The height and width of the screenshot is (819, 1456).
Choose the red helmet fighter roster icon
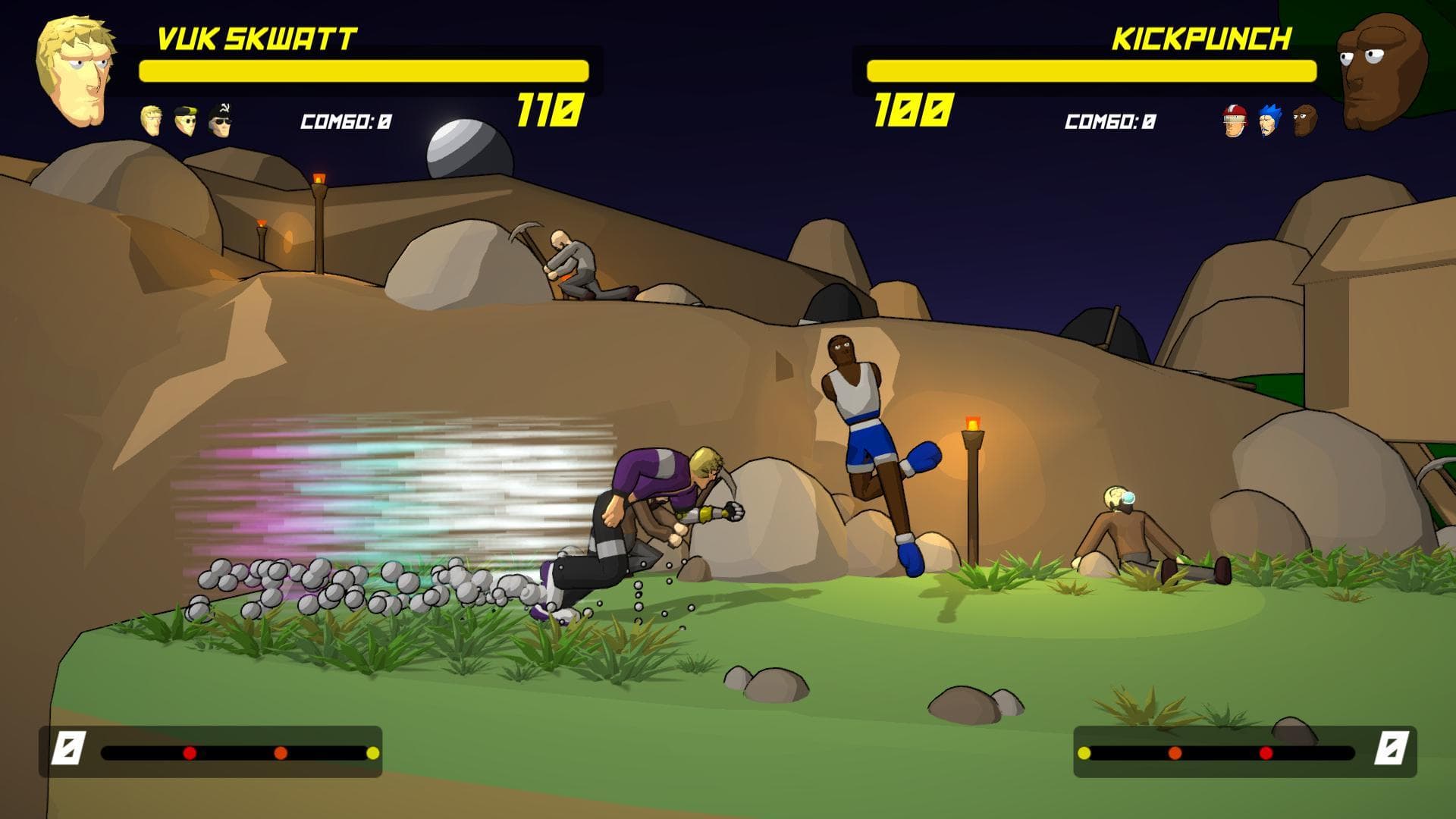(1235, 121)
